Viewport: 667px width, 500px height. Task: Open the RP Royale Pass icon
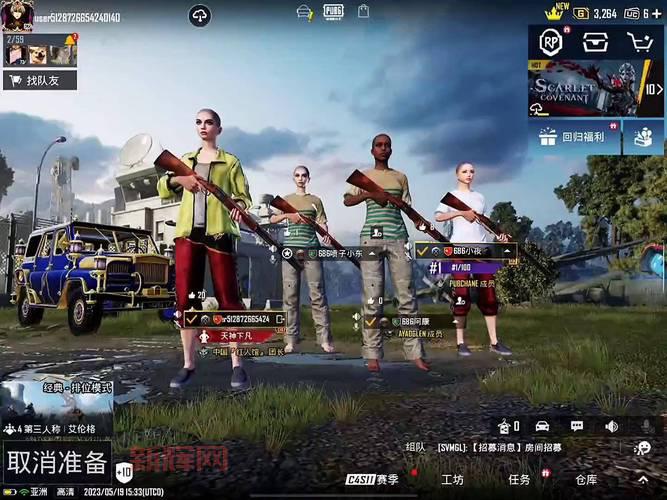(551, 42)
